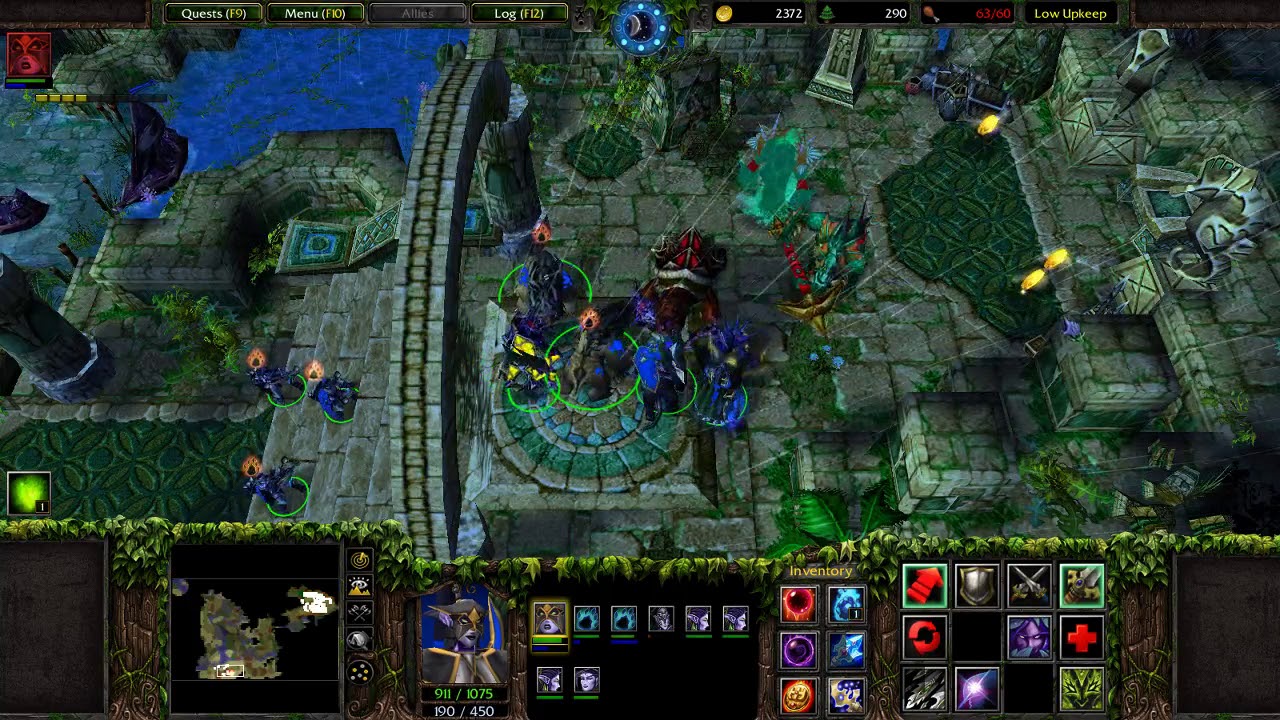Open the Menu (F10) button
1280x720 pixels.
coord(314,14)
